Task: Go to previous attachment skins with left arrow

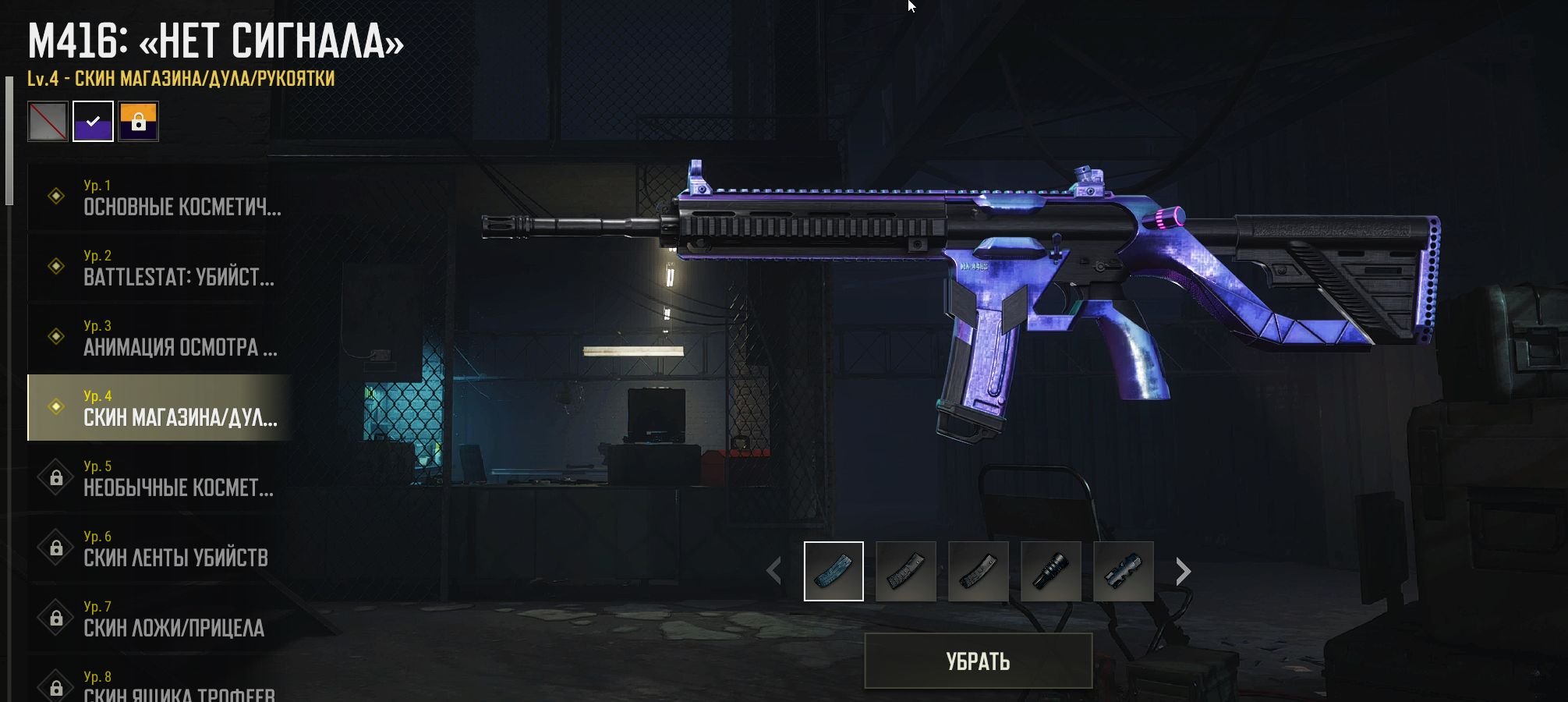Action: pos(773,572)
